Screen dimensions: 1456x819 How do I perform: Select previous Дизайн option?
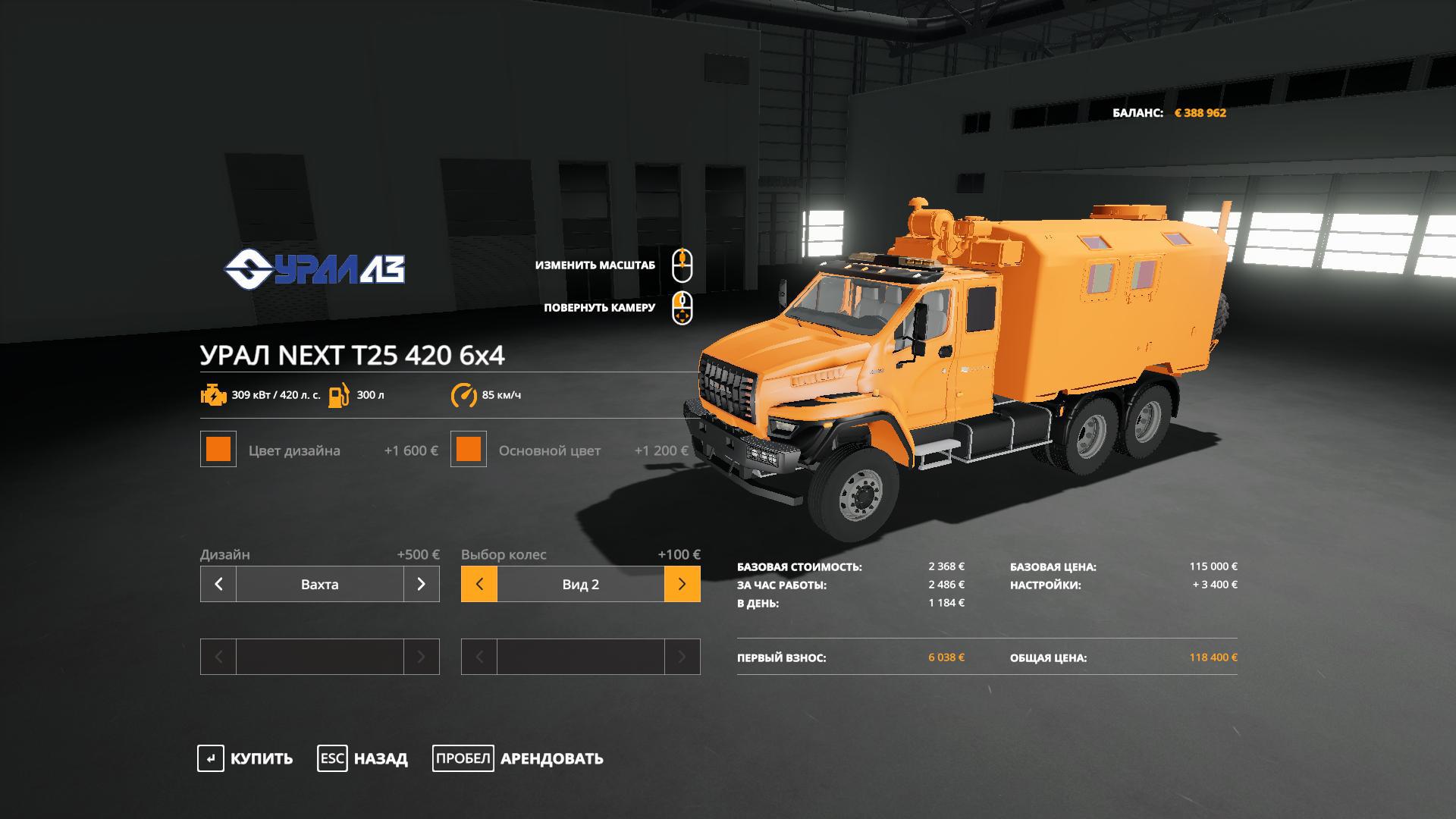pos(218,585)
